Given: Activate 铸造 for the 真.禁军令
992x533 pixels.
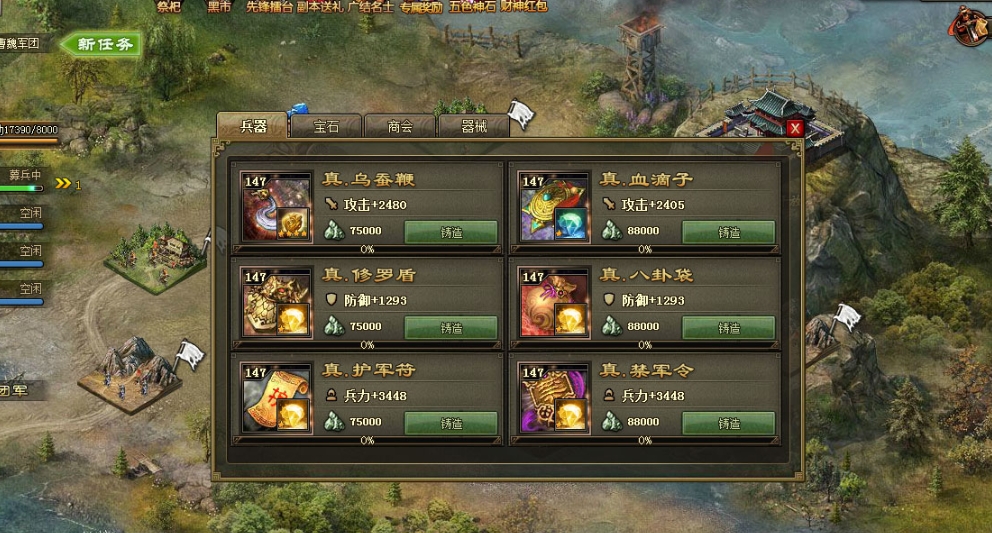Looking at the screenshot, I should pyautogui.click(x=729, y=423).
